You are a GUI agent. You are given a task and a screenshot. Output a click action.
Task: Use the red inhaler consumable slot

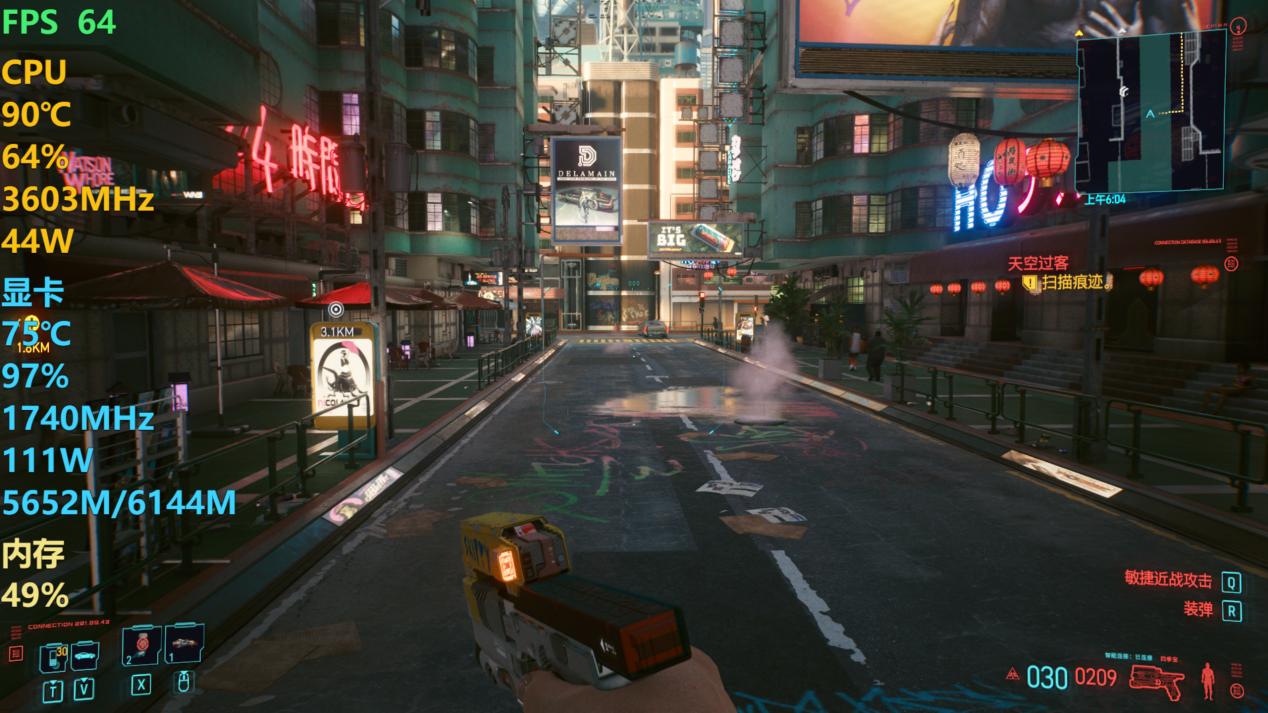(141, 645)
